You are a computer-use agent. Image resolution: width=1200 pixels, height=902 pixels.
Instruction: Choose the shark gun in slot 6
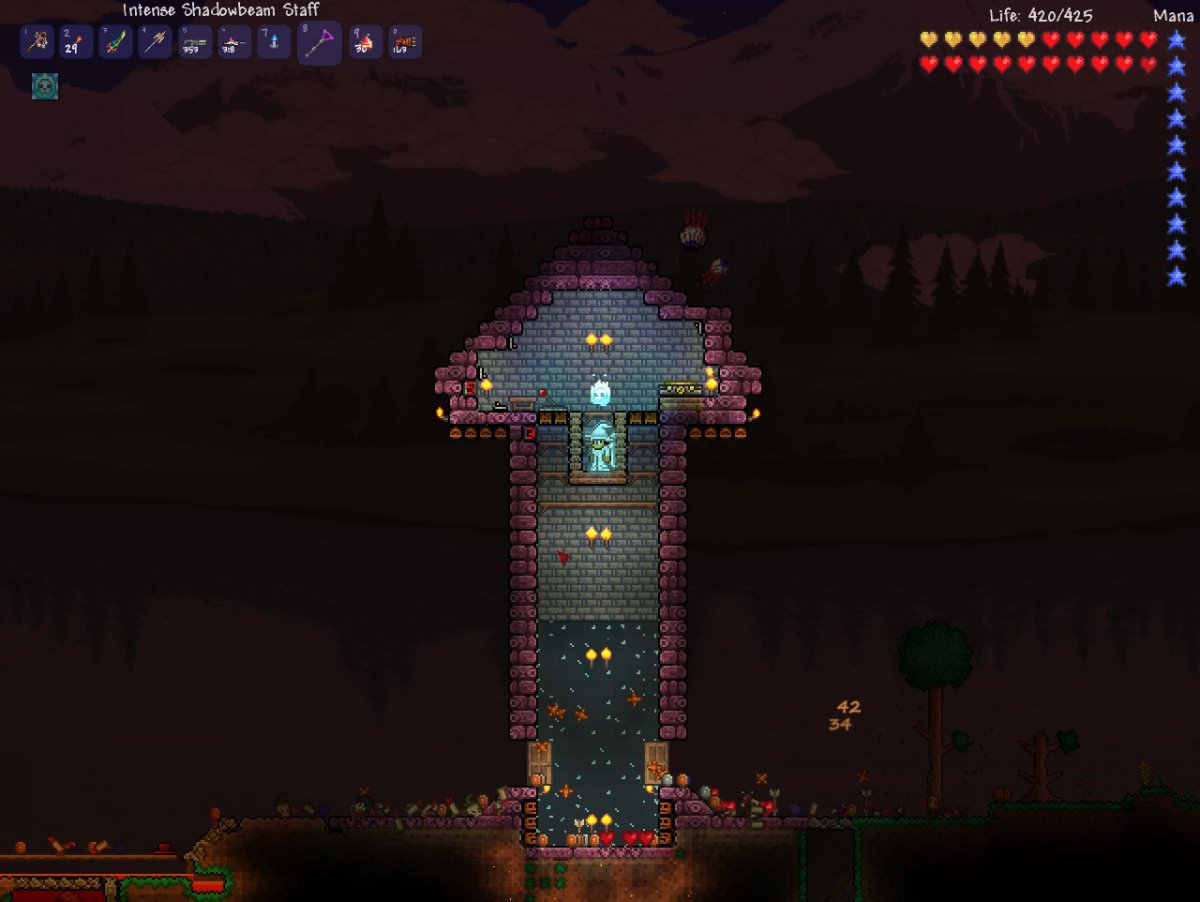point(235,43)
